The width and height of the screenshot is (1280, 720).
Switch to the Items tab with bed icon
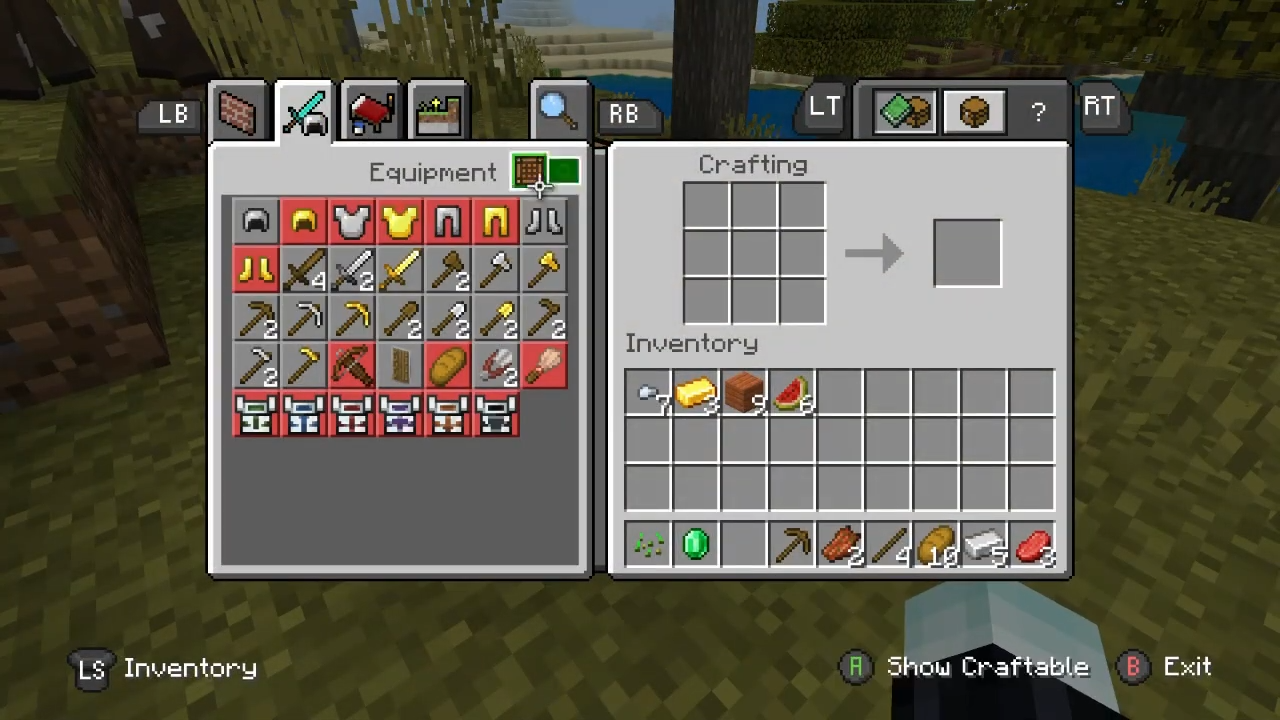pyautogui.click(x=371, y=112)
